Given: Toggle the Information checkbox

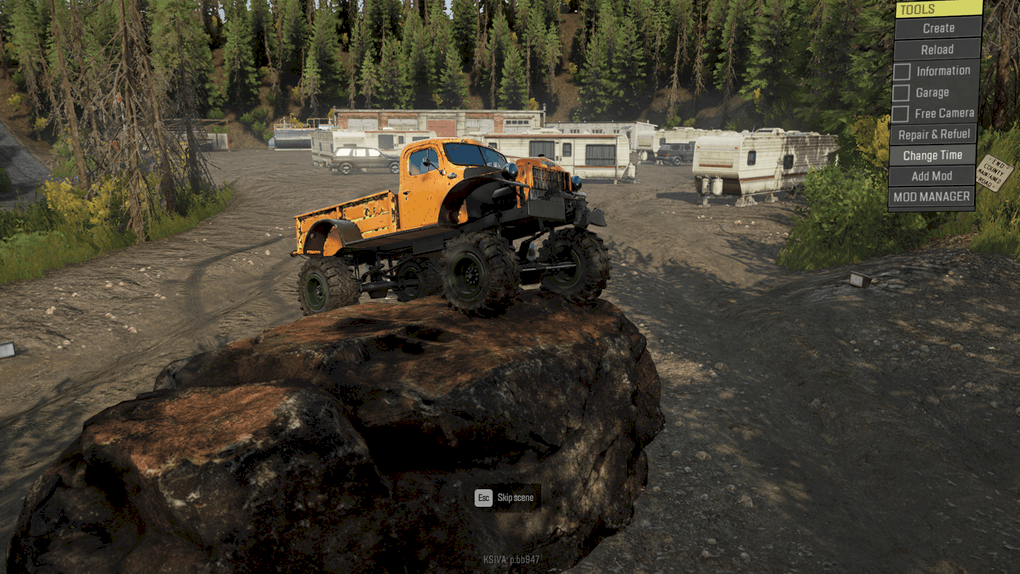Looking at the screenshot, I should click(x=902, y=71).
